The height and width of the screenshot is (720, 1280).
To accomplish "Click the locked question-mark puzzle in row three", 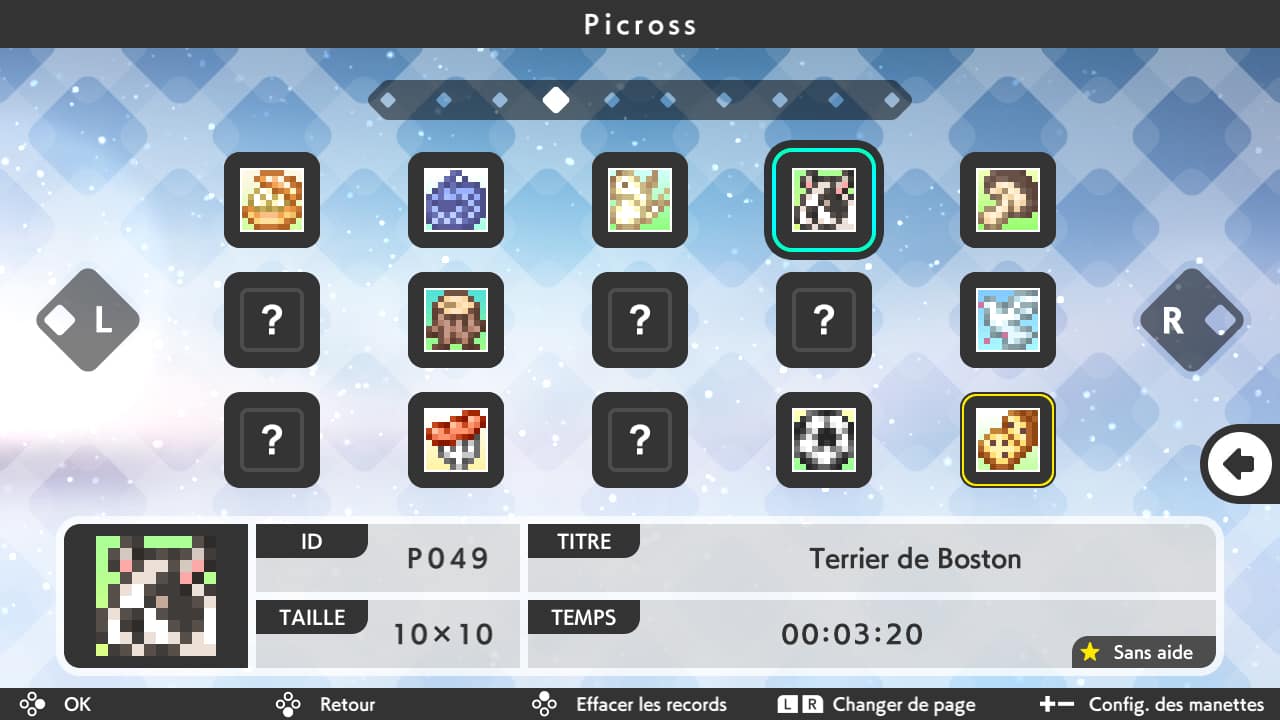I will point(271,440).
